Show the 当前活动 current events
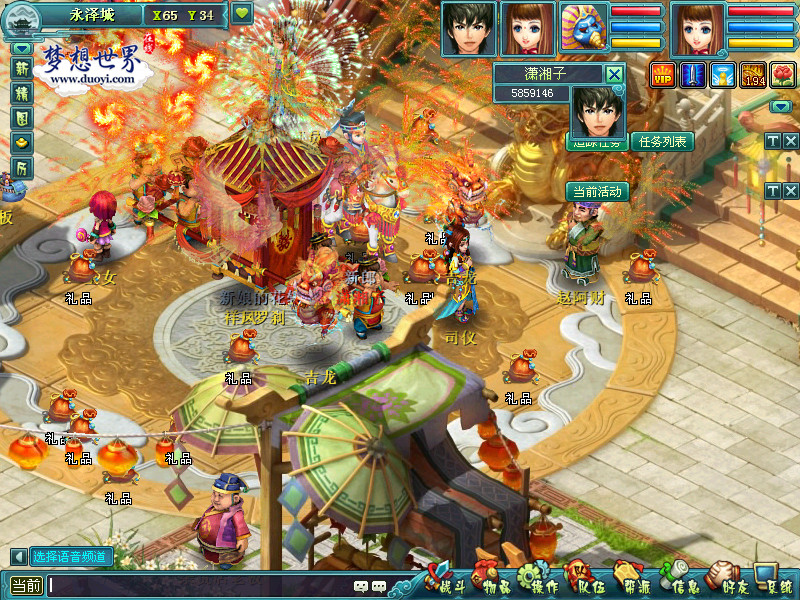This screenshot has width=800, height=600. click(x=597, y=191)
